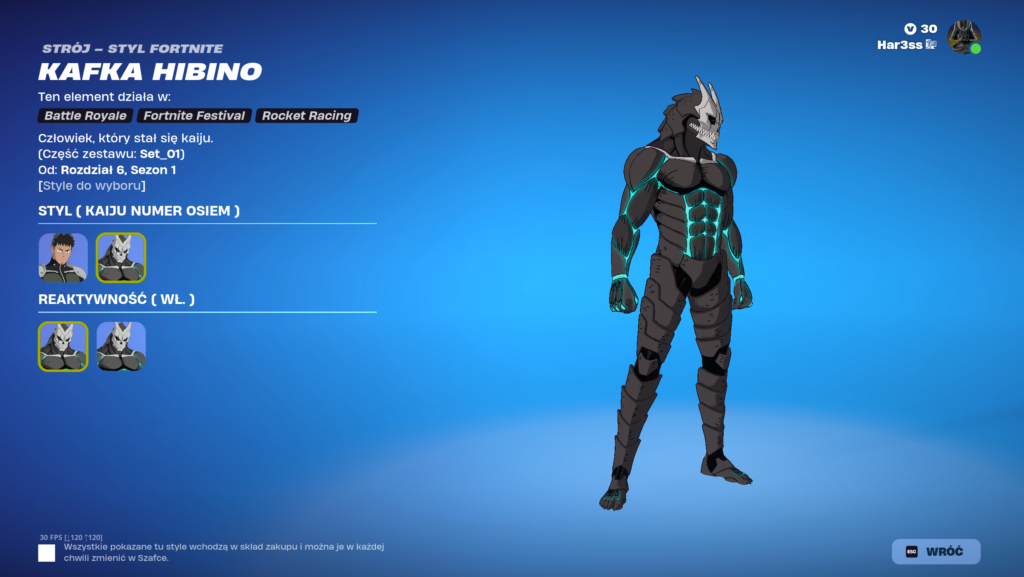Viewport: 1024px width, 577px height.
Task: Switch to the unhighlighted reactivity-off thumbnail
Action: [121, 346]
